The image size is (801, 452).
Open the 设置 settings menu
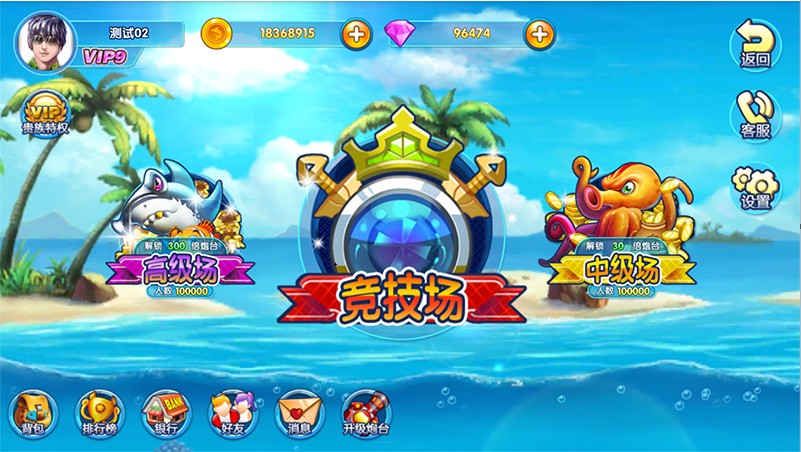[755, 187]
